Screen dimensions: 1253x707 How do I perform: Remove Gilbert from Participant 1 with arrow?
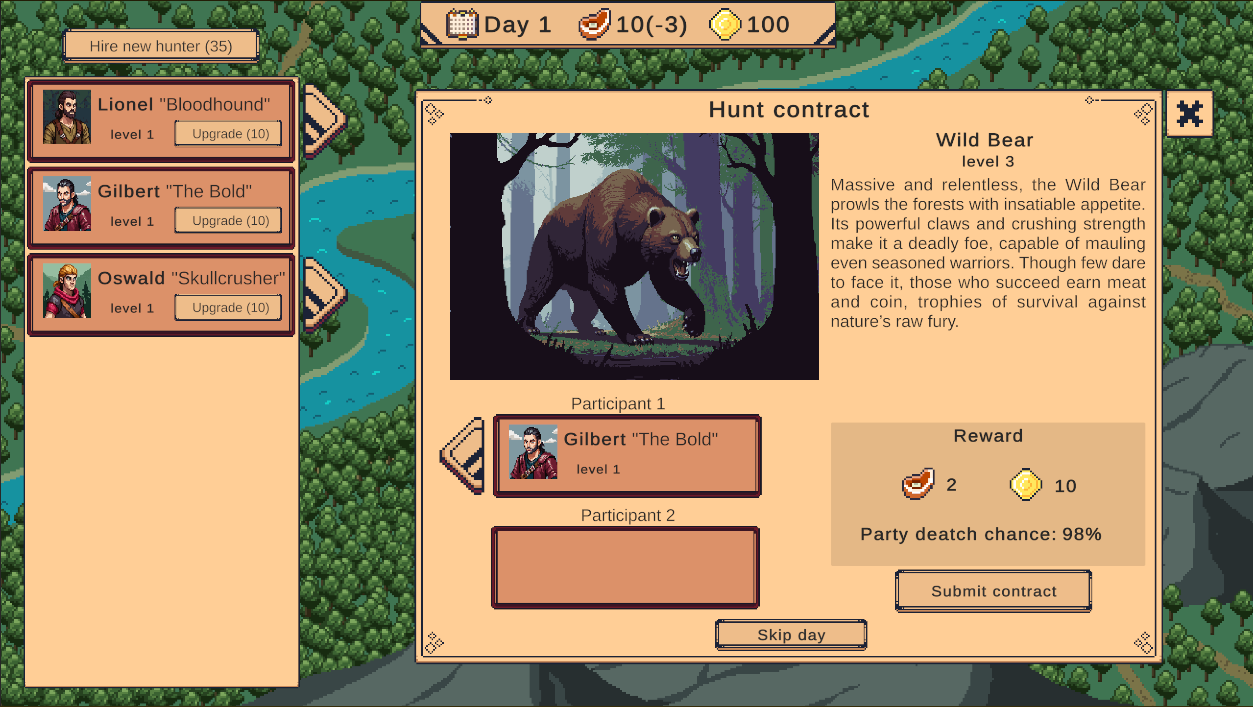tap(464, 456)
